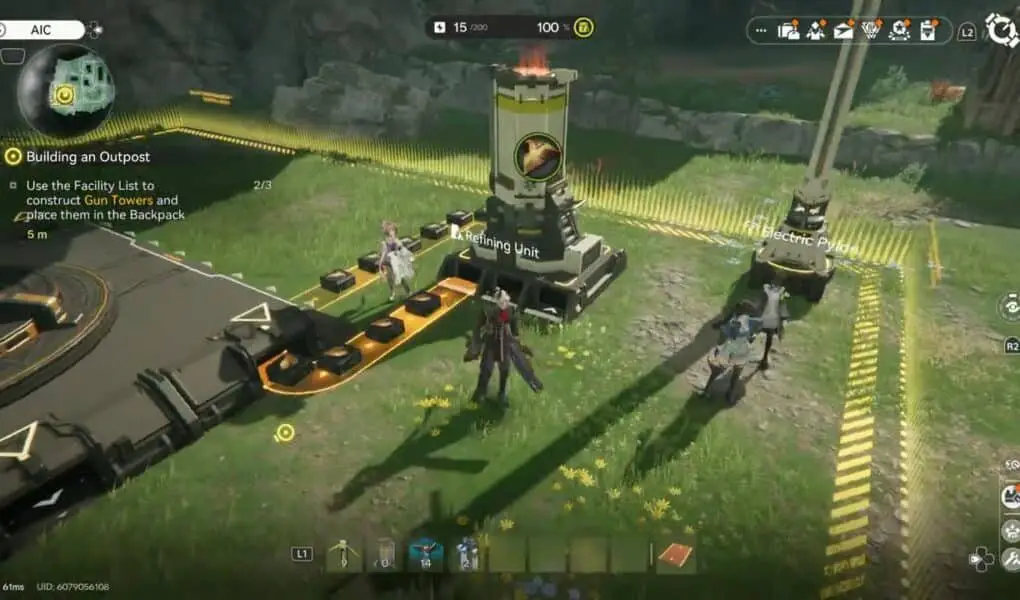
Task: Open the stacked cards icon in the top bar
Action: tap(789, 30)
